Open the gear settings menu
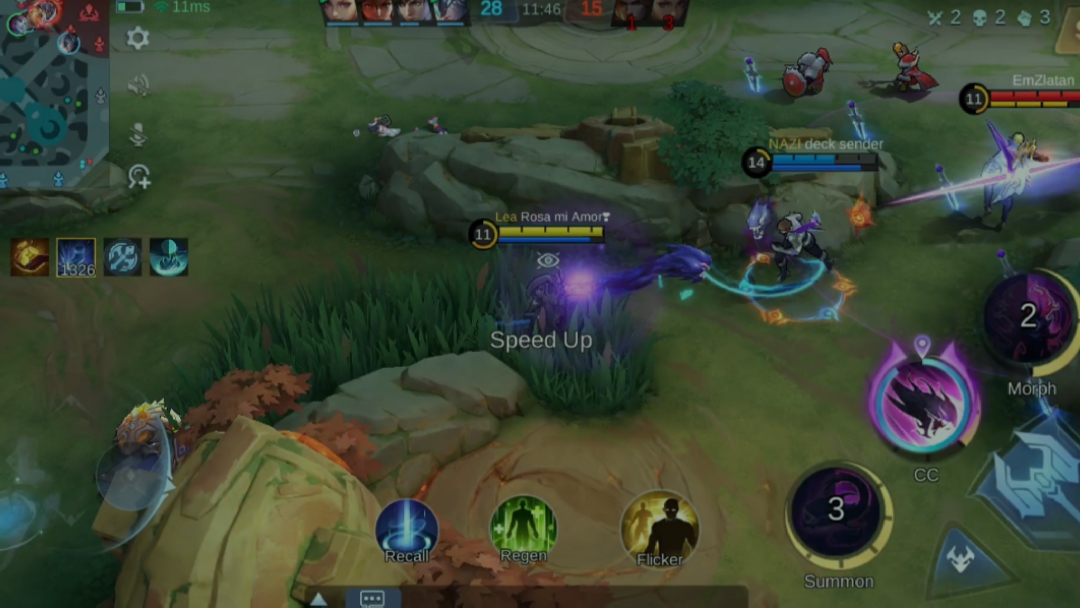The height and width of the screenshot is (608, 1080). tap(138, 39)
